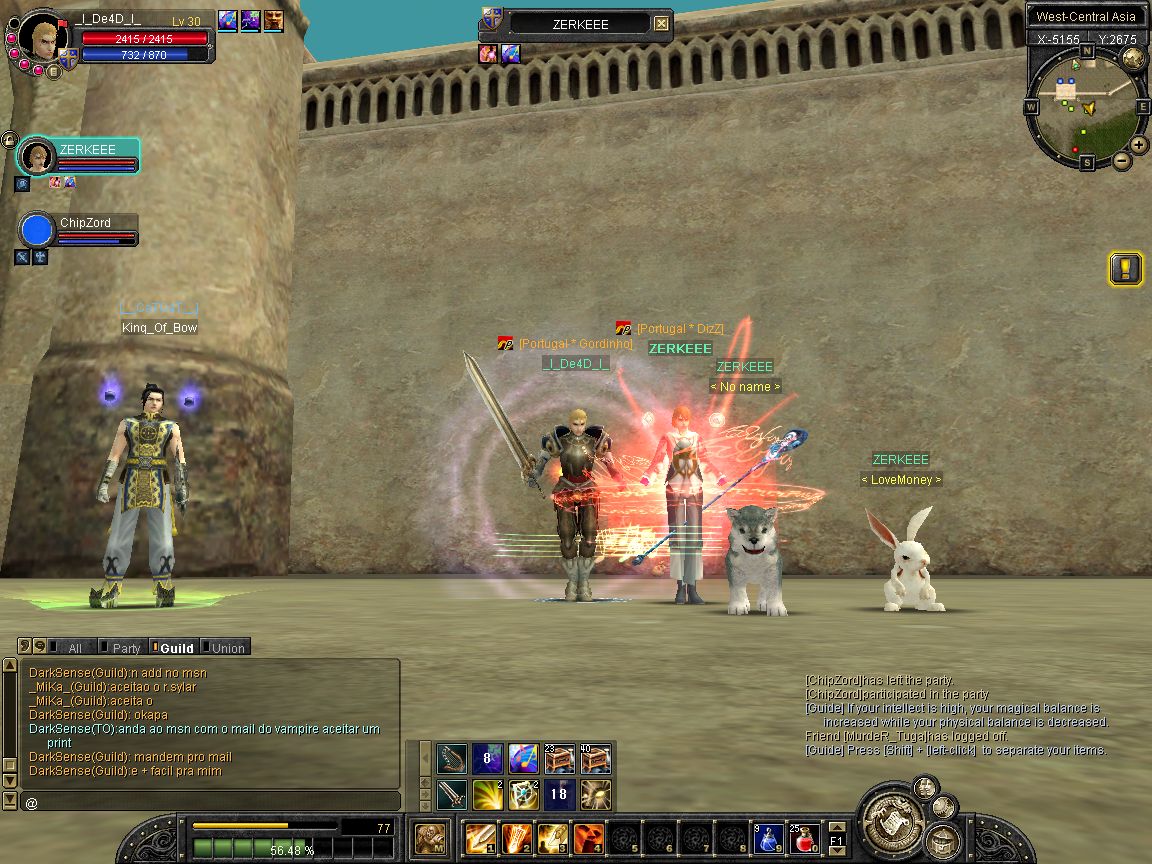Select ZERKEEE in the party list
Viewport: 1152px width, 864px height.
79,156
